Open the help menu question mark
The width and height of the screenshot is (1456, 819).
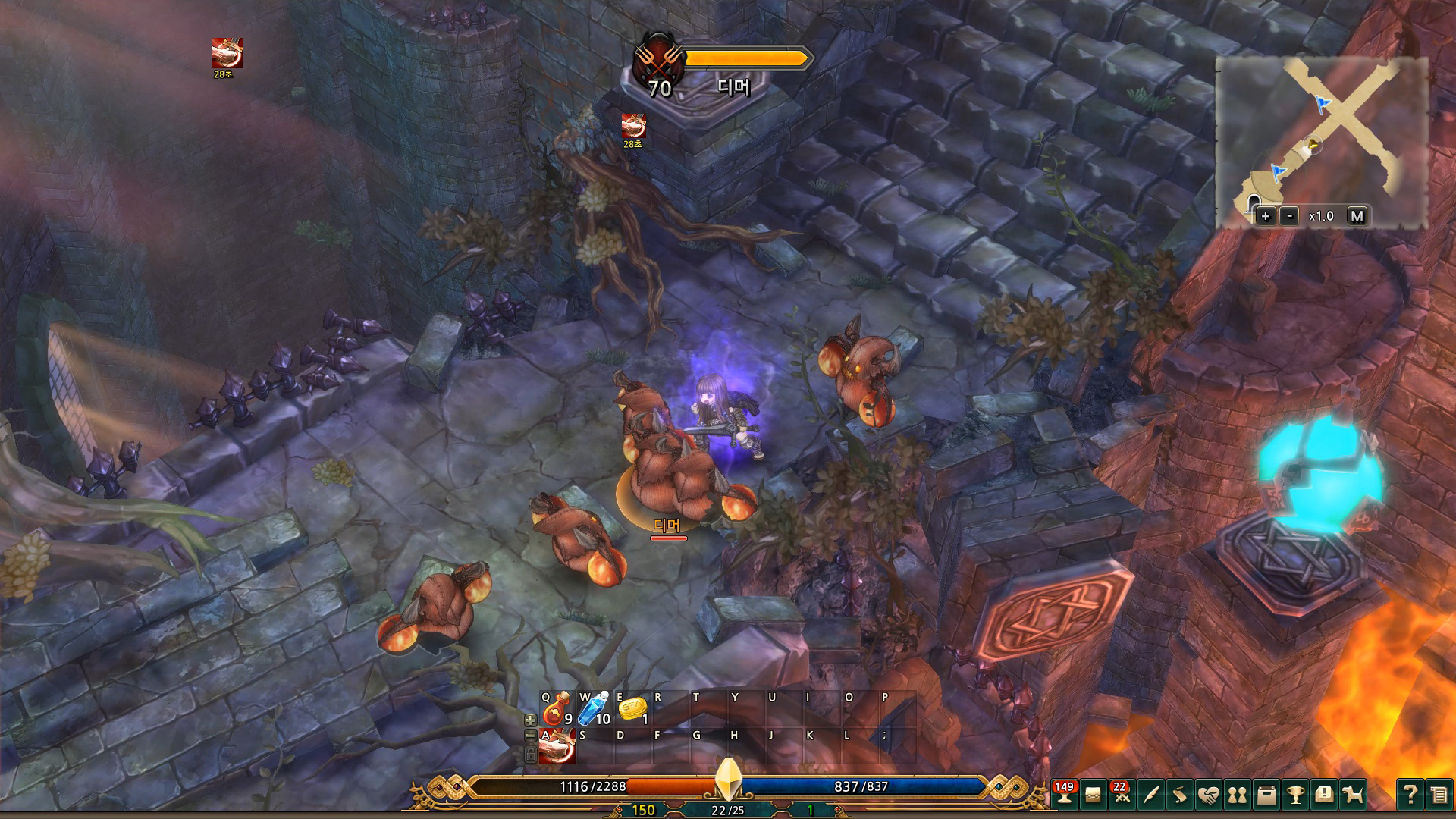(1409, 795)
